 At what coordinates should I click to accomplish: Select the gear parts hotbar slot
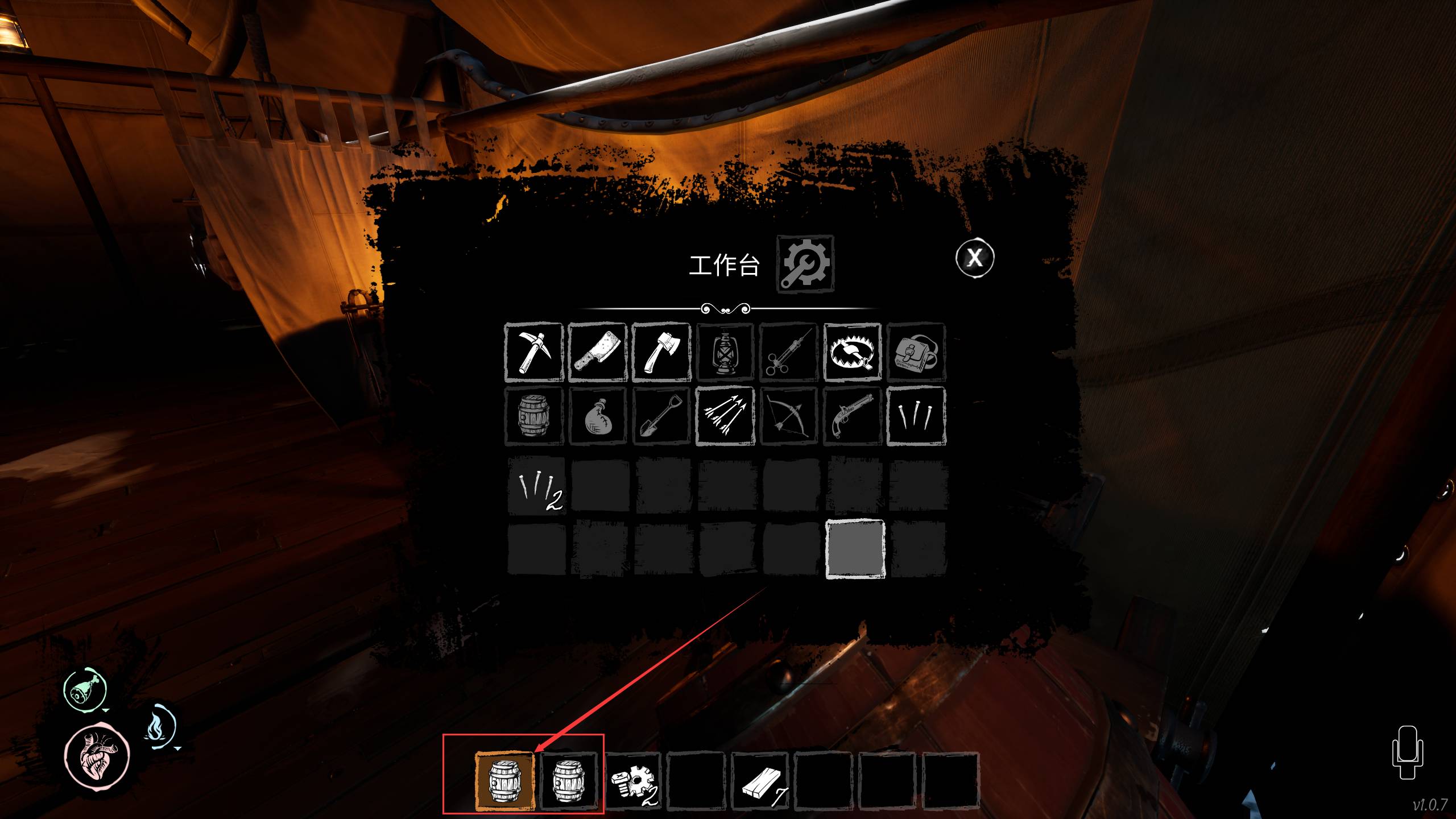click(632, 780)
